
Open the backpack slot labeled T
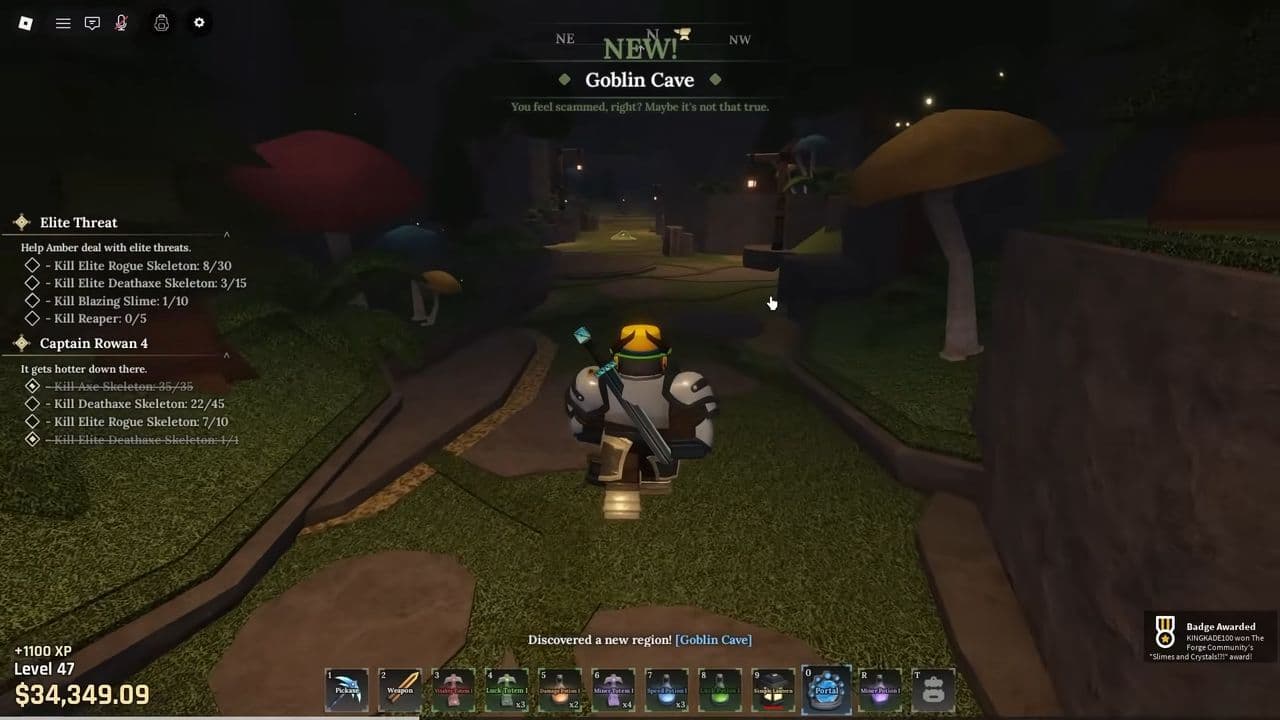click(x=934, y=688)
